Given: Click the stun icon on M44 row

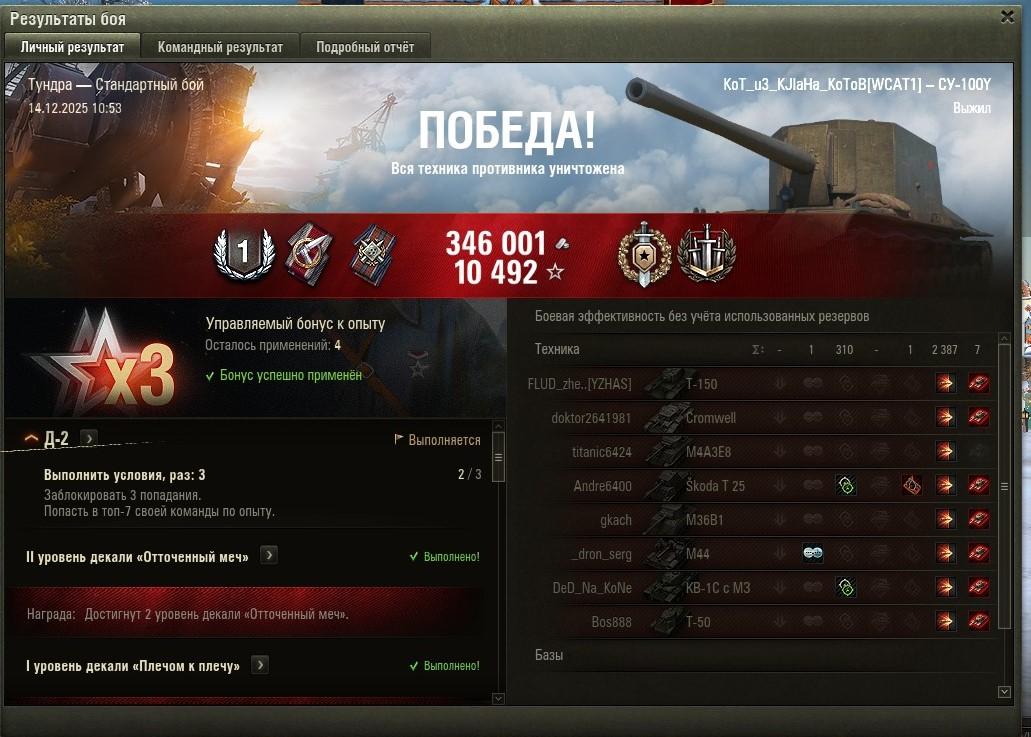Looking at the screenshot, I should click(812, 554).
